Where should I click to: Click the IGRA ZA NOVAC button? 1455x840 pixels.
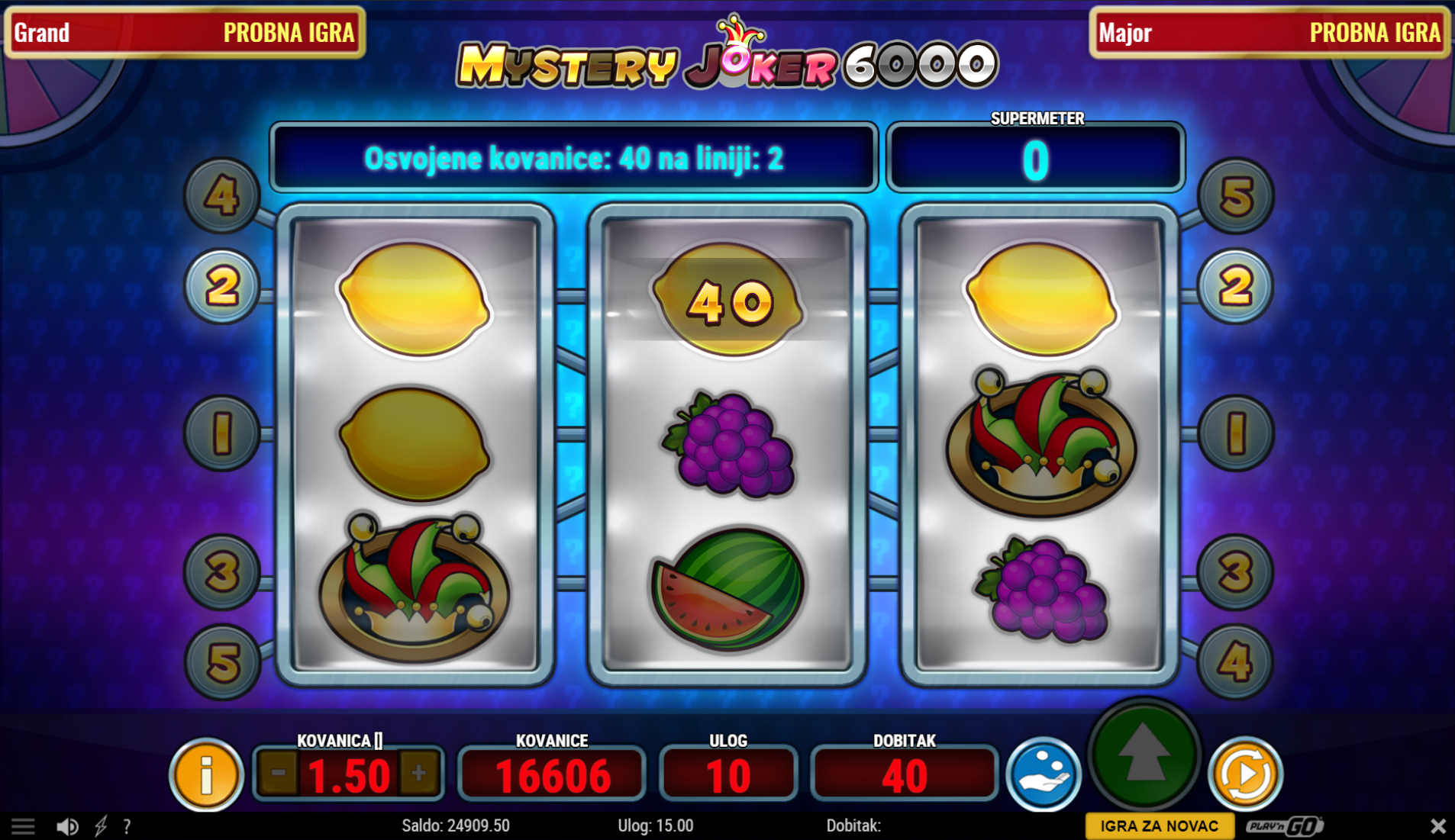click(x=1159, y=826)
